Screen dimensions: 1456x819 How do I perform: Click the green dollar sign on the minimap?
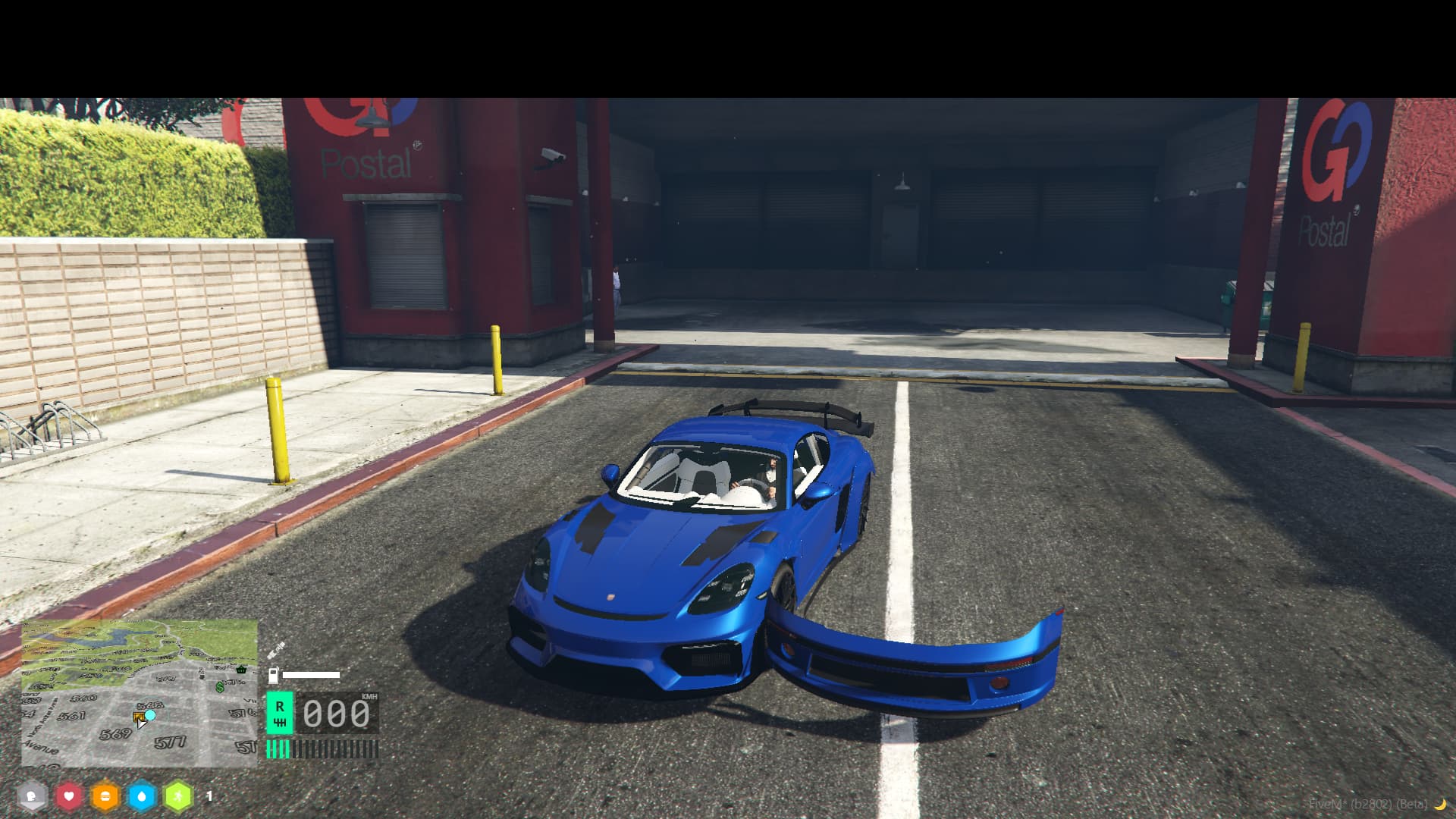pyautogui.click(x=220, y=689)
